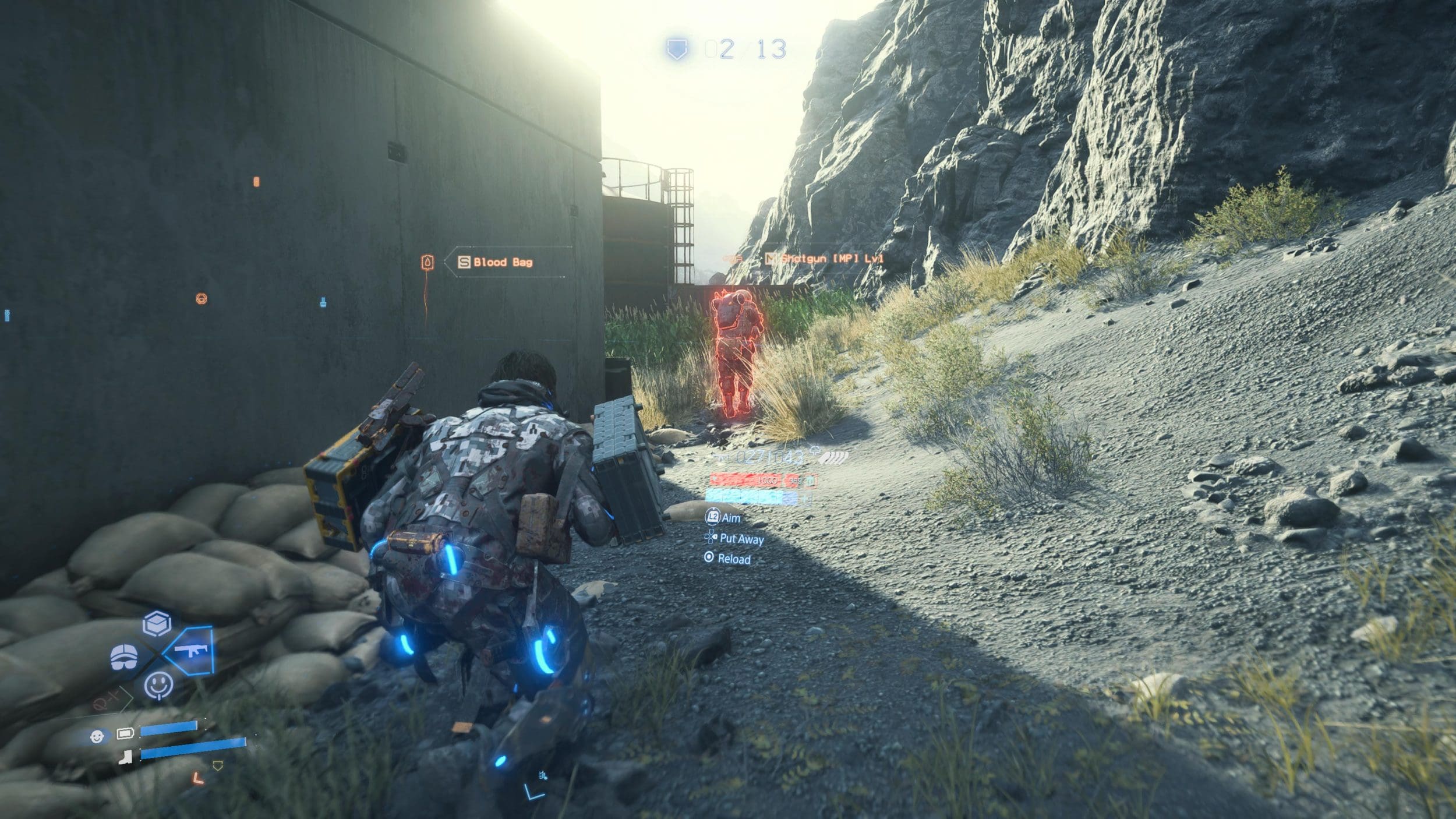Select the cargo box quick-menu icon

[157, 624]
